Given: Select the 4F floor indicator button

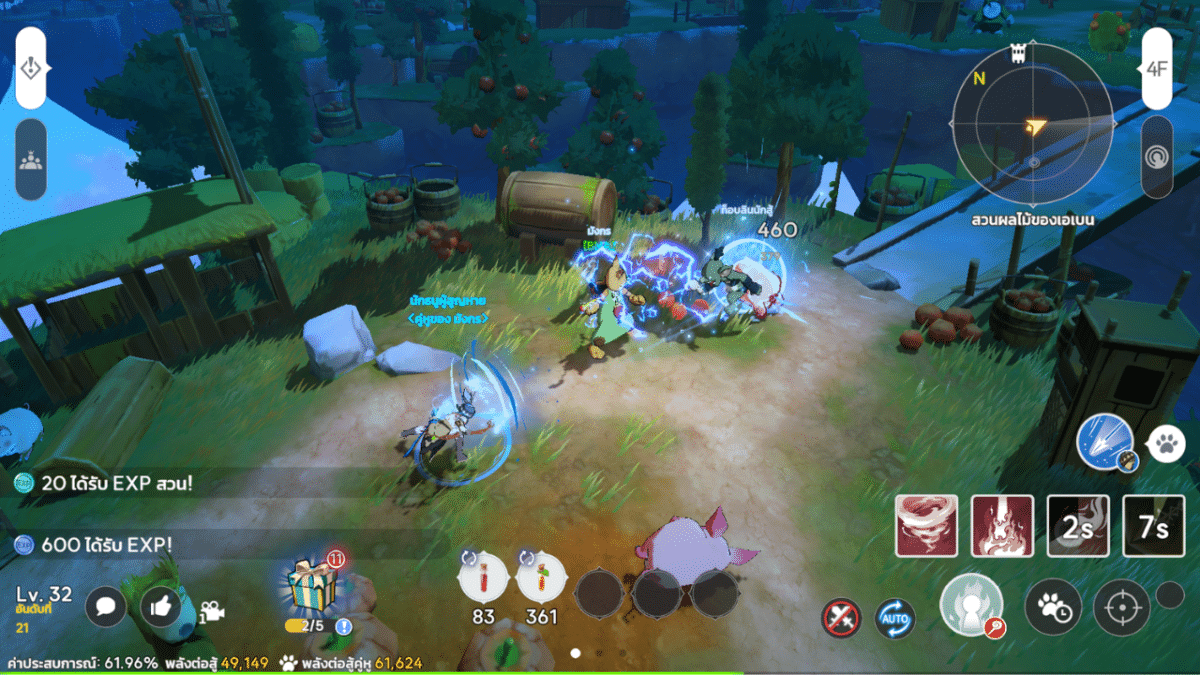Looking at the screenshot, I should tap(1157, 69).
